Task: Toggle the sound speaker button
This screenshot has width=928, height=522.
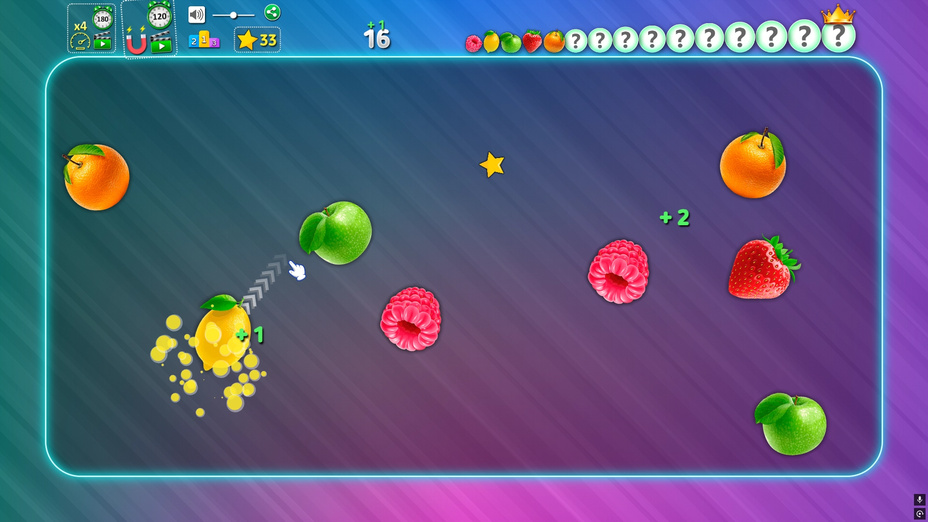Action: pyautogui.click(x=196, y=14)
